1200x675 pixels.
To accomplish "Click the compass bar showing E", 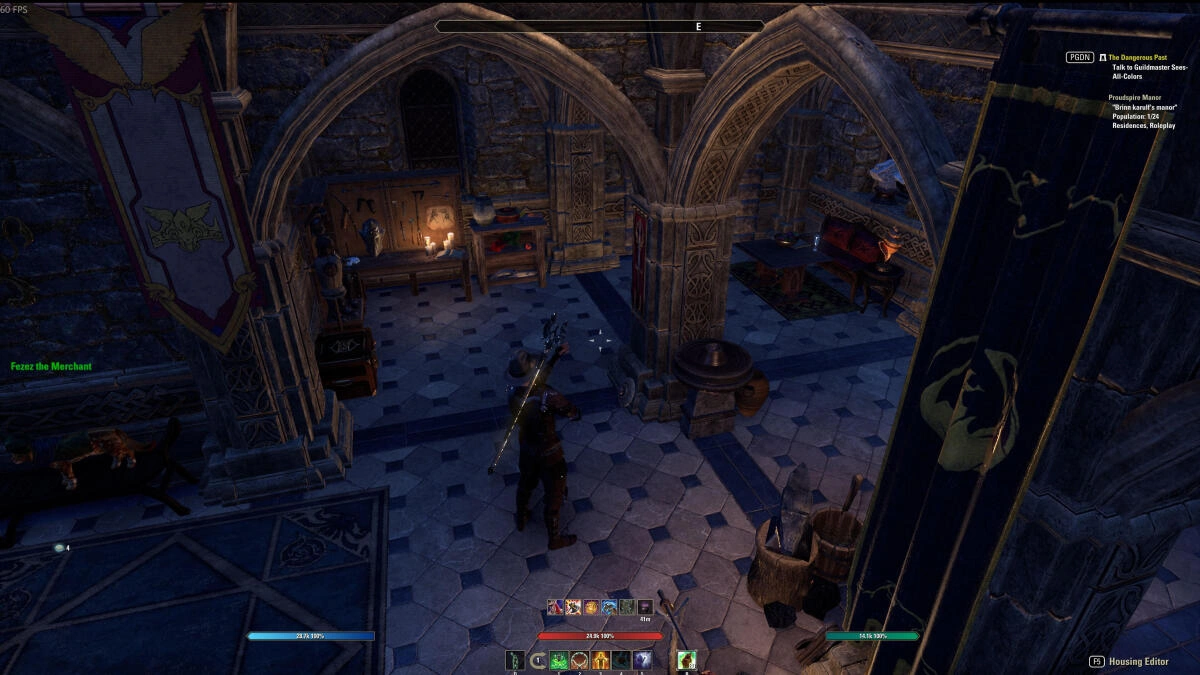I will (599, 26).
